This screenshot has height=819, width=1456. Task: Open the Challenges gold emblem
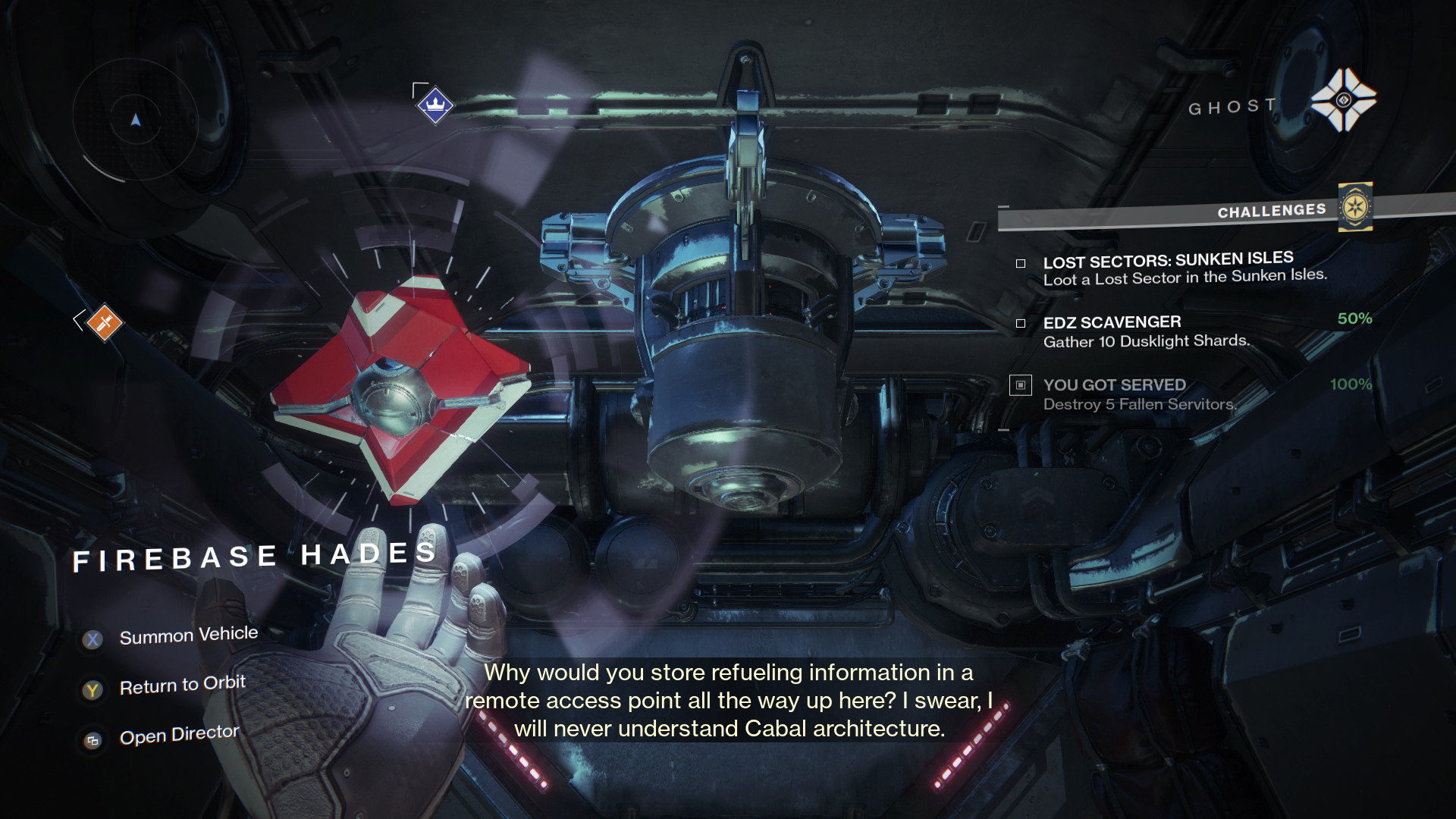click(x=1355, y=207)
